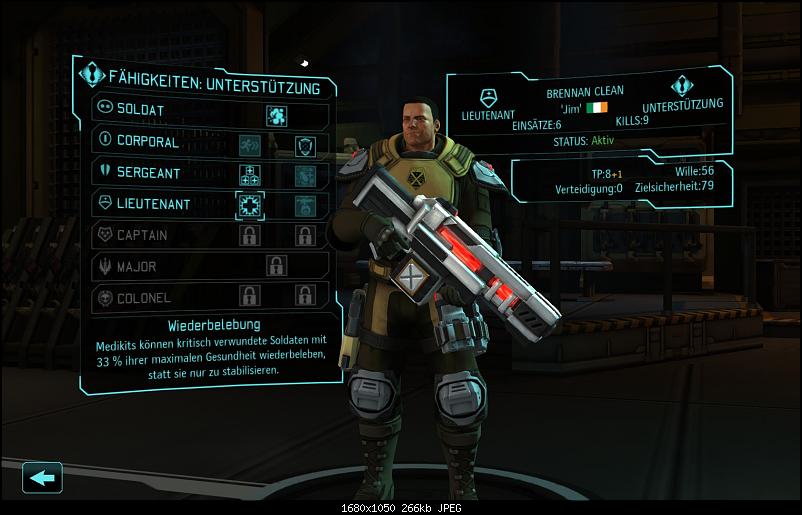Choose the Corporal sprinter ability icon

(249, 146)
